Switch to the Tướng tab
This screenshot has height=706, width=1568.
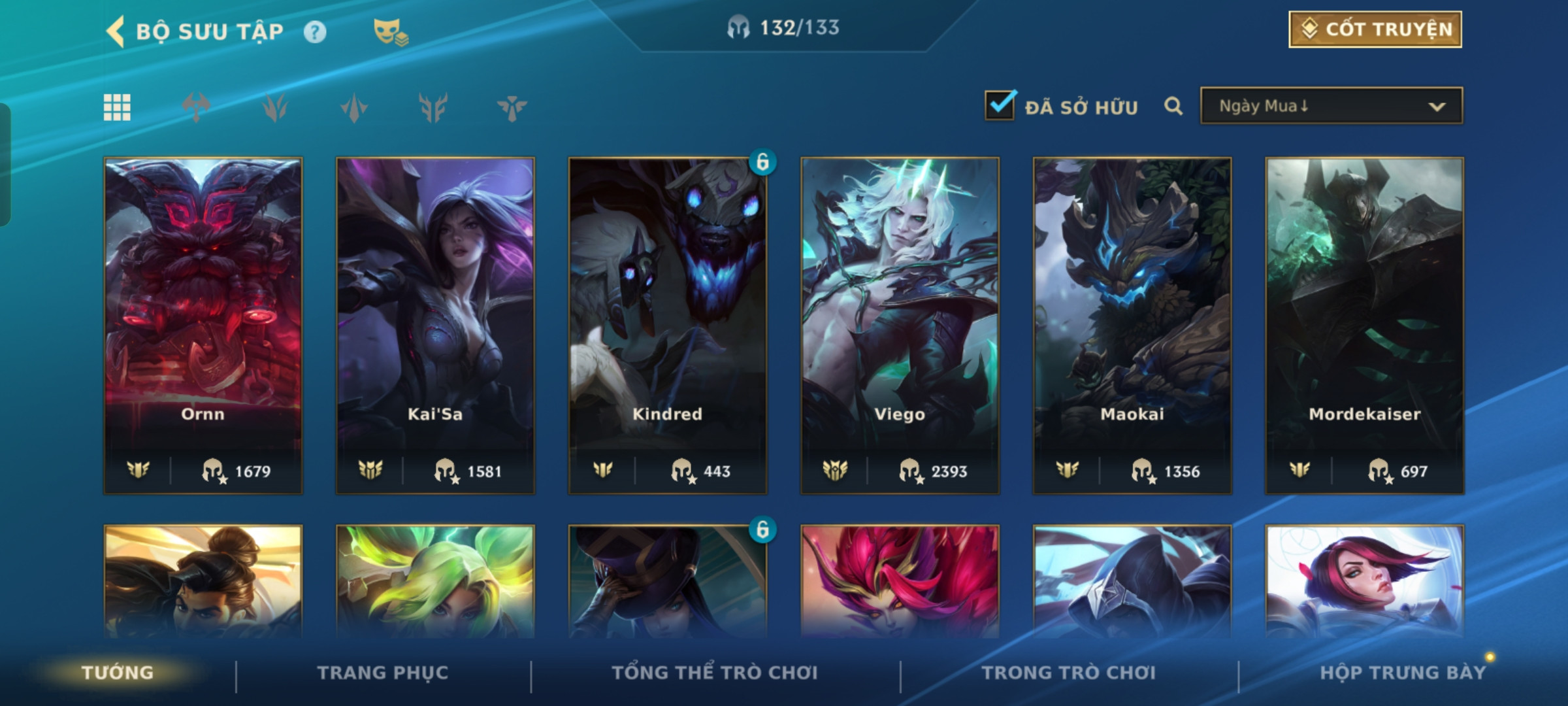[118, 673]
